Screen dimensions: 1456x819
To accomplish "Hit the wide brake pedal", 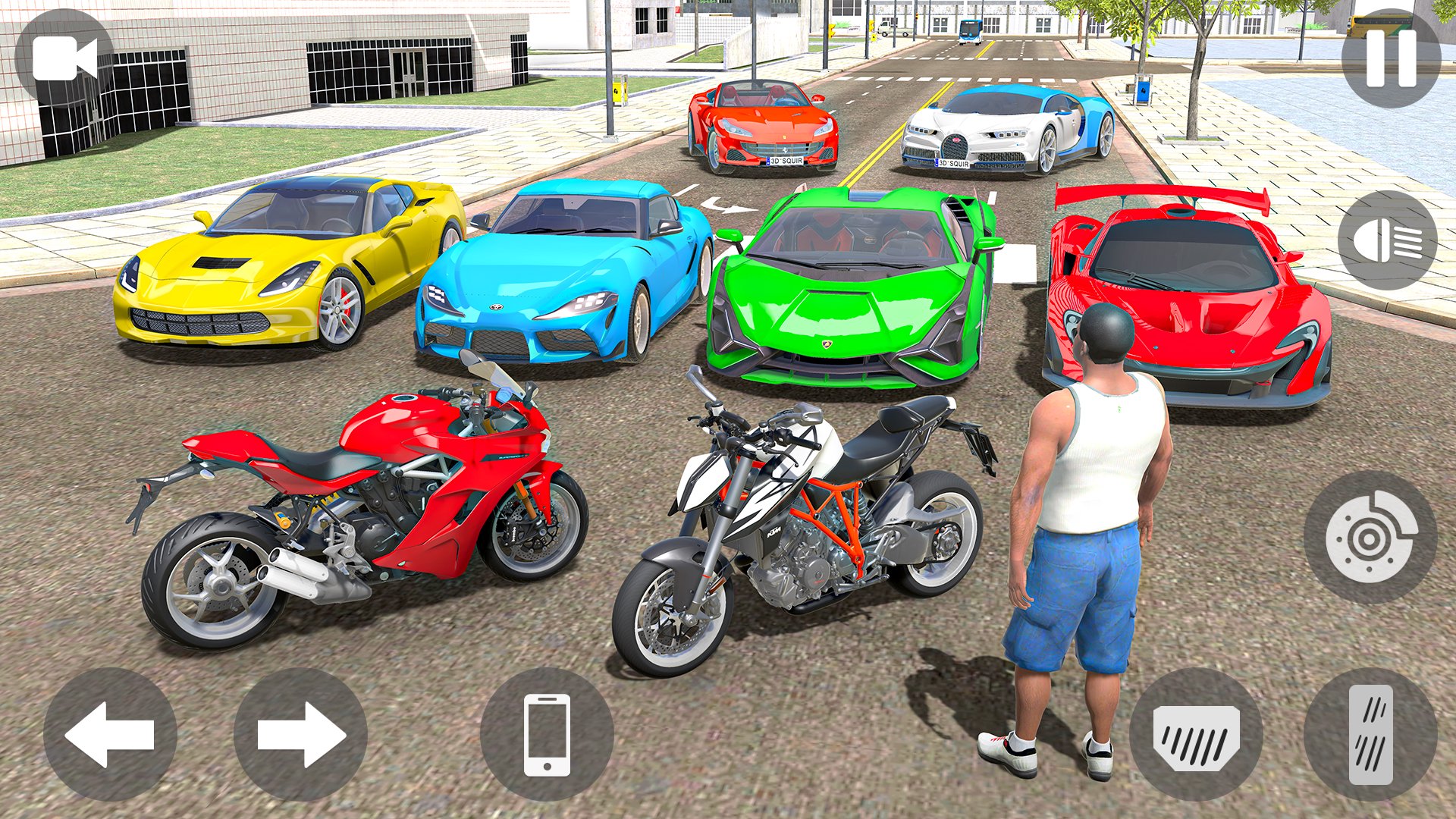I will point(1196,734).
